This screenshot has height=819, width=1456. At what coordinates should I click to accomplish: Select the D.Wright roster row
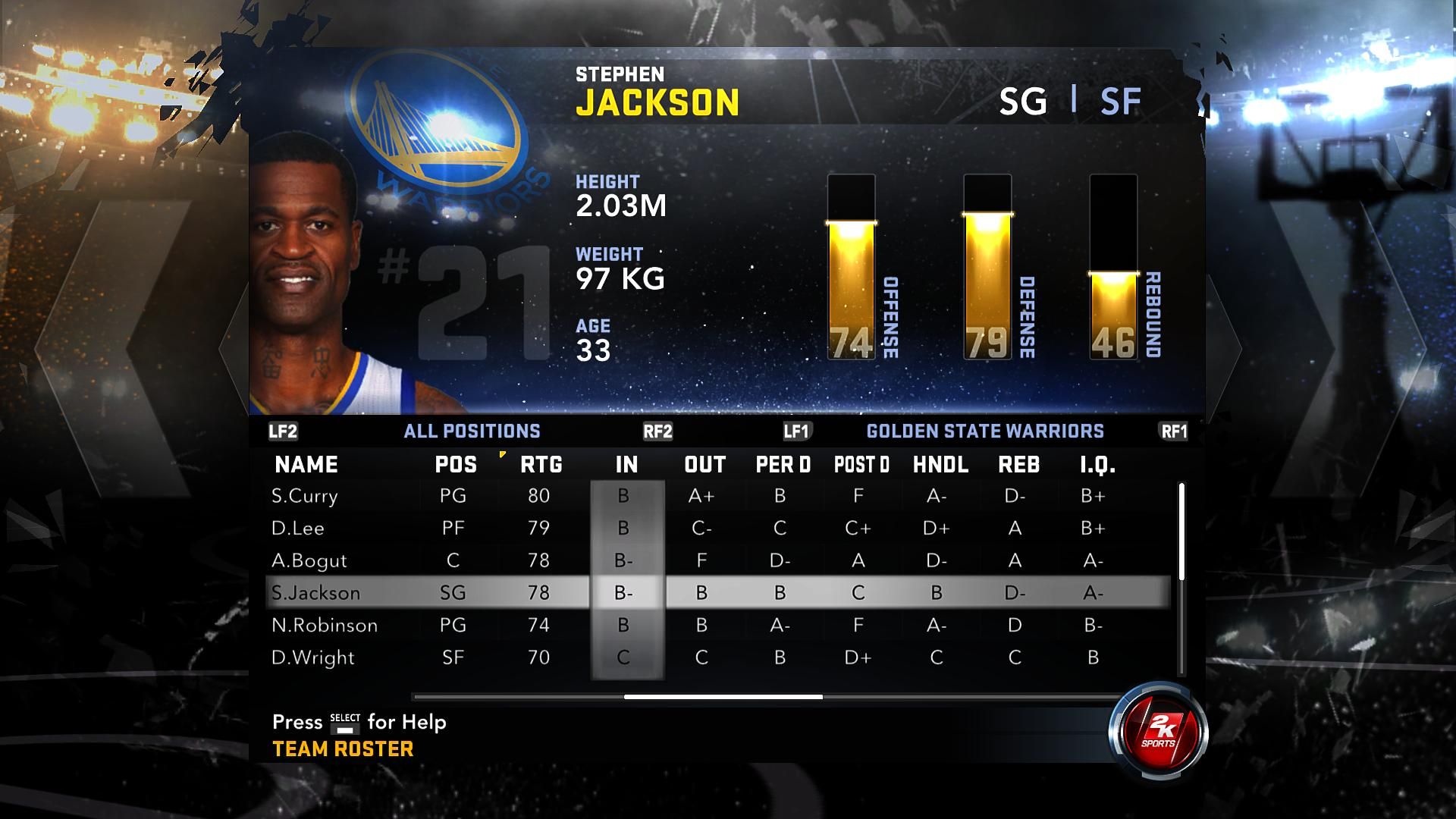(x=312, y=657)
